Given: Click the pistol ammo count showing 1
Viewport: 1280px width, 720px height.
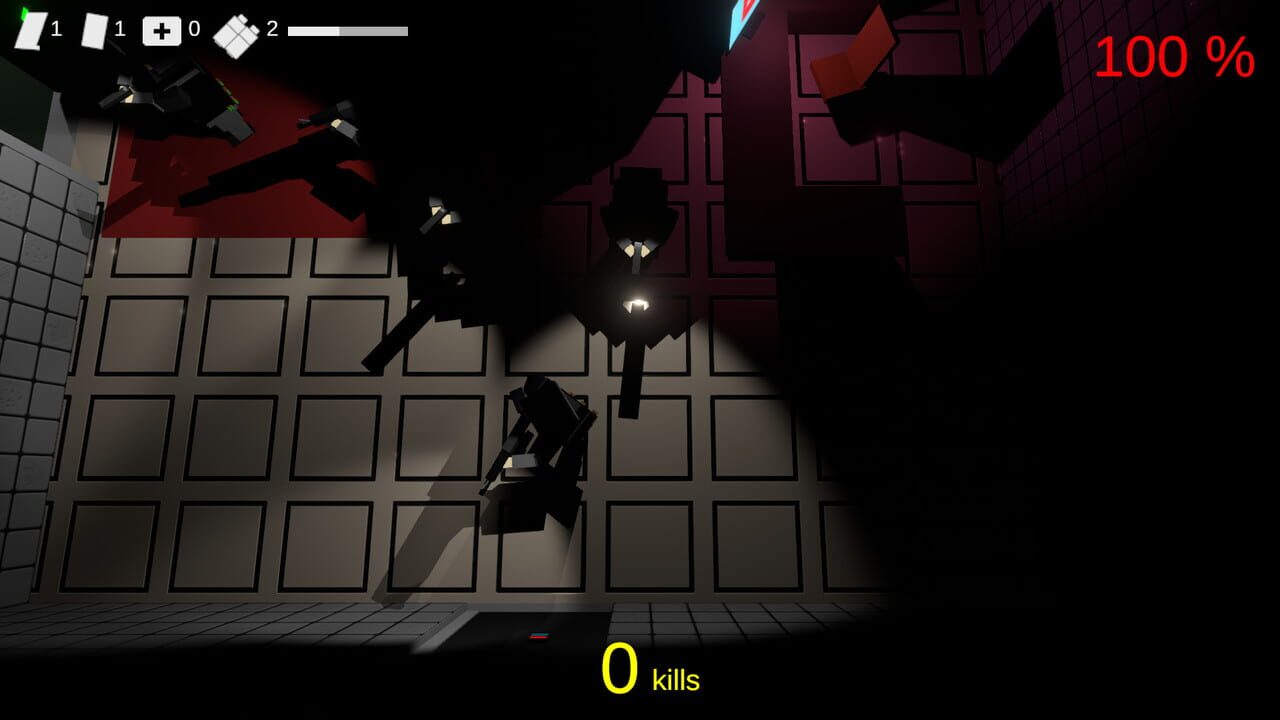Looking at the screenshot, I should point(121,30).
